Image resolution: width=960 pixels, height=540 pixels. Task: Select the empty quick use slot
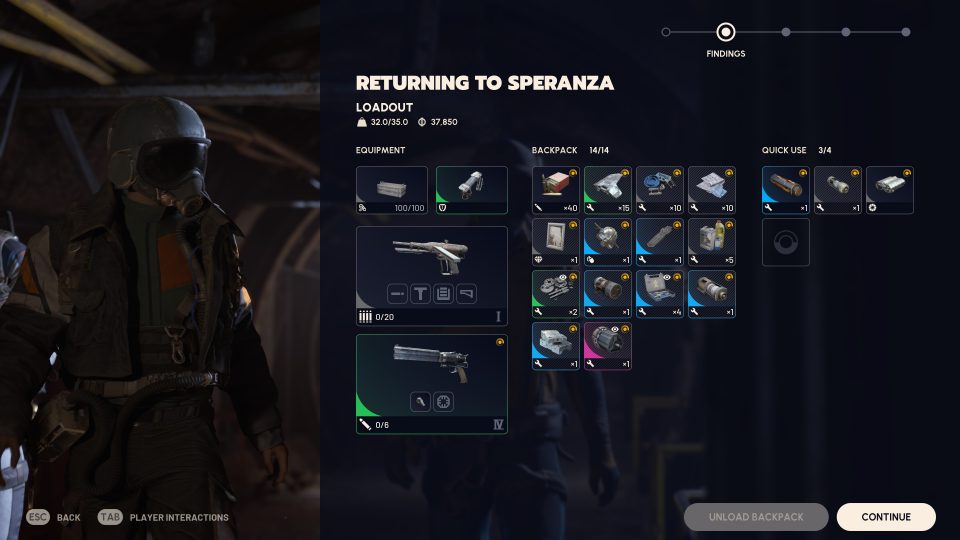[786, 242]
